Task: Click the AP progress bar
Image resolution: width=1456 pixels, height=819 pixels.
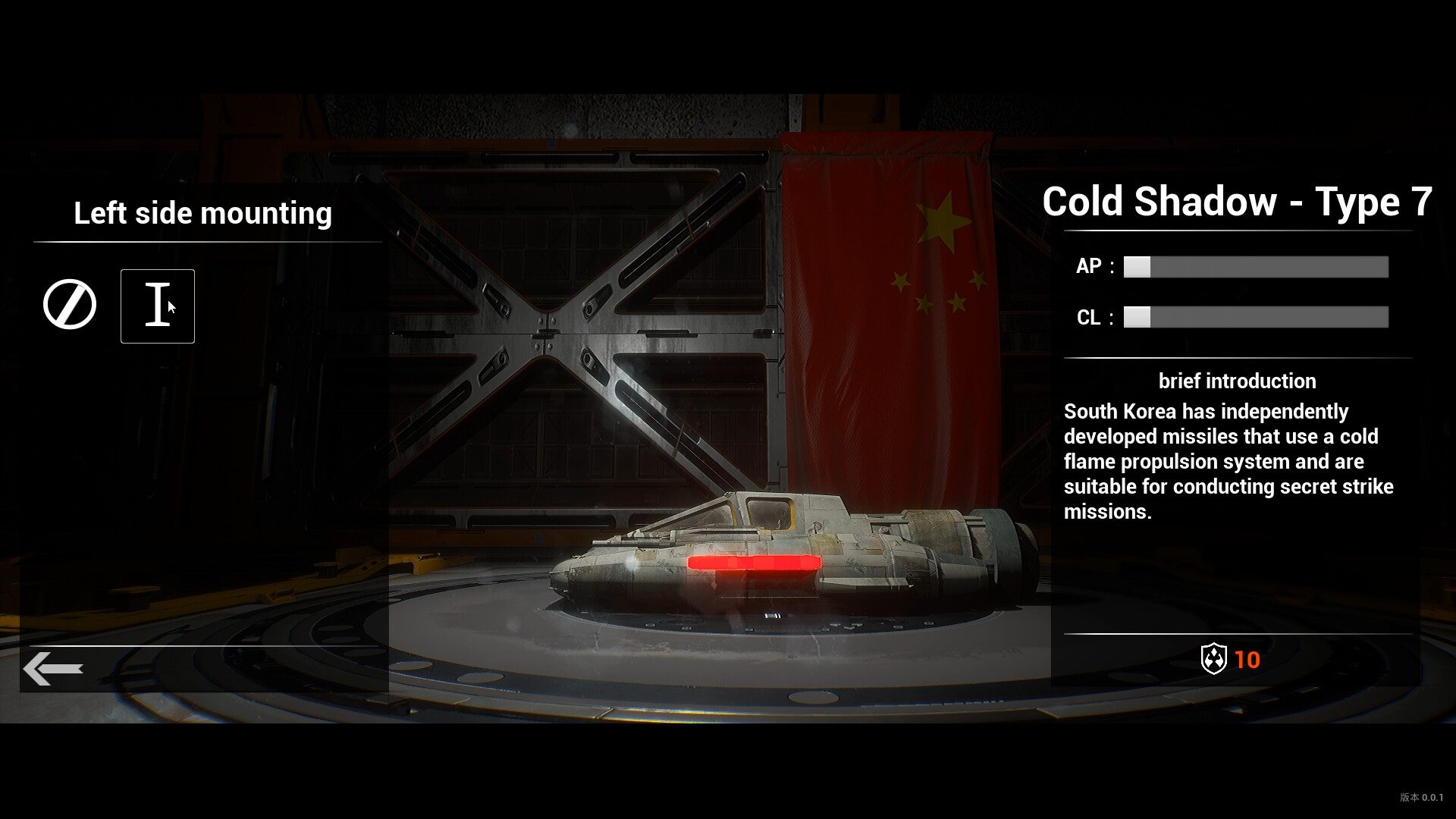Action: 1255,267
